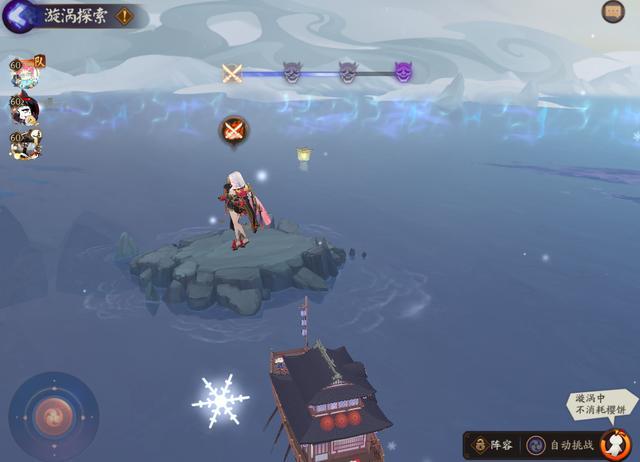Open the 阵容 lineup button
This screenshot has width=640, height=462.
point(492,444)
